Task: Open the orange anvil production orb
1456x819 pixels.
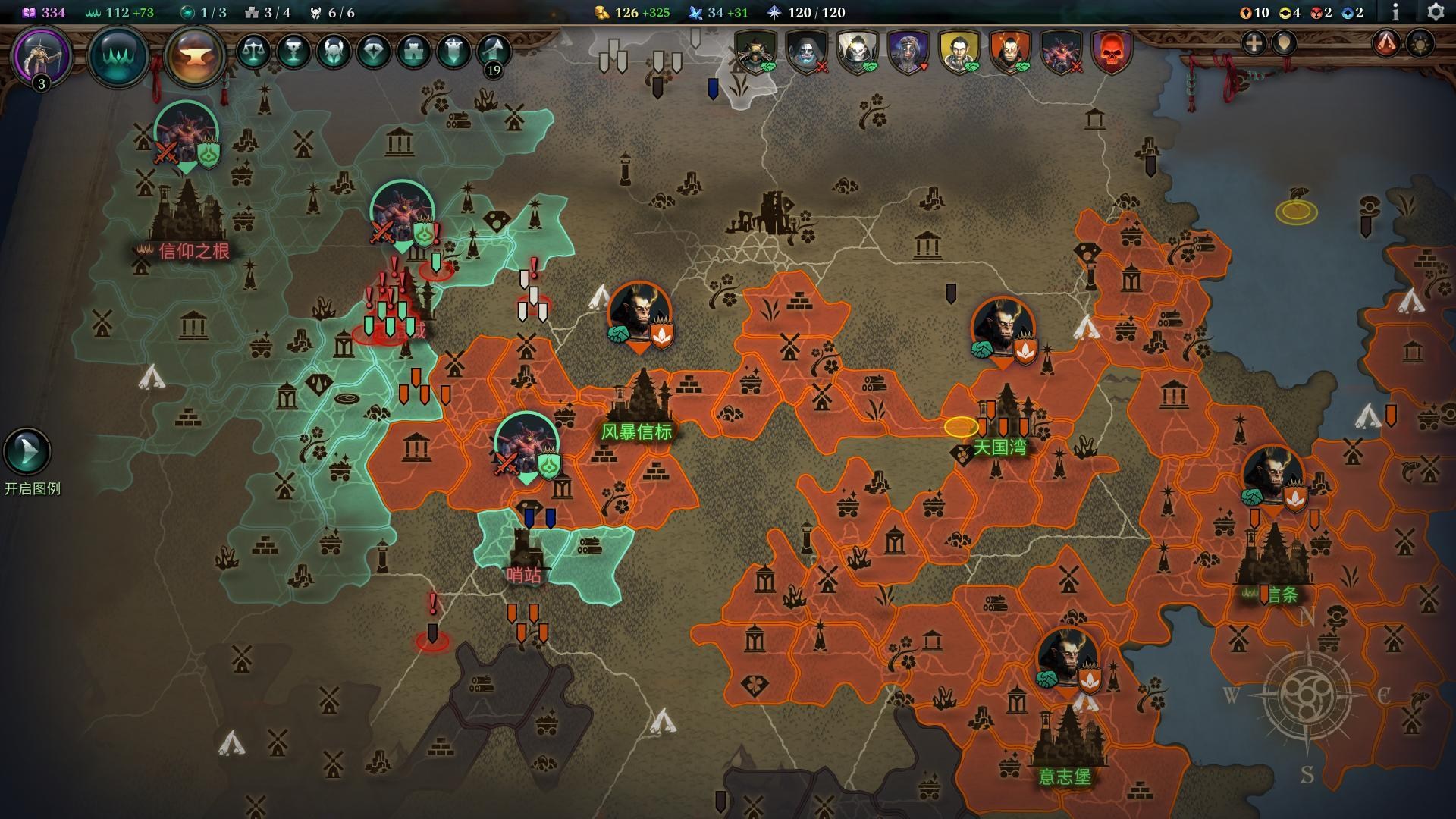Action: pos(196,56)
